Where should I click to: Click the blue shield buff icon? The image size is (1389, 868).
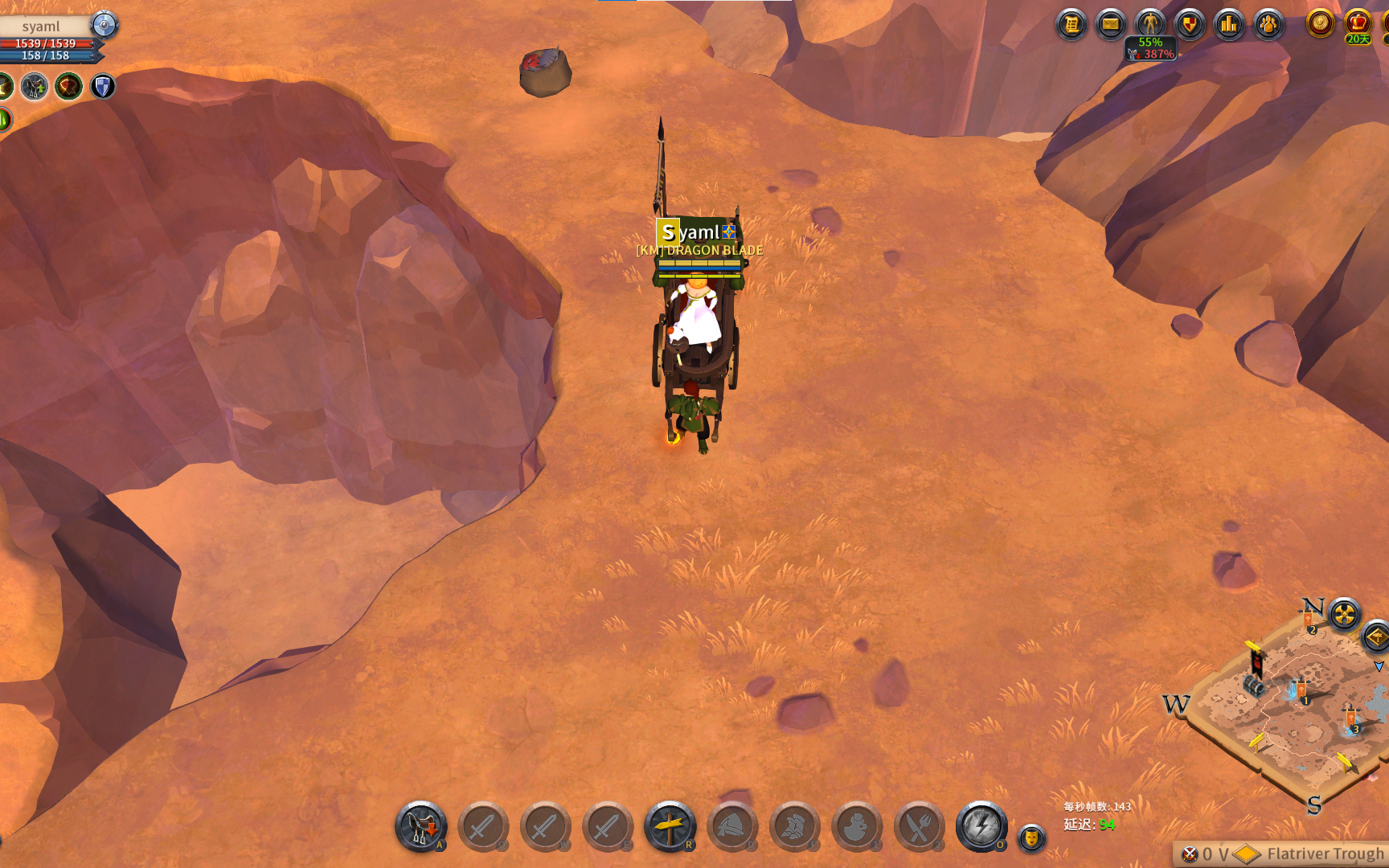click(103, 86)
